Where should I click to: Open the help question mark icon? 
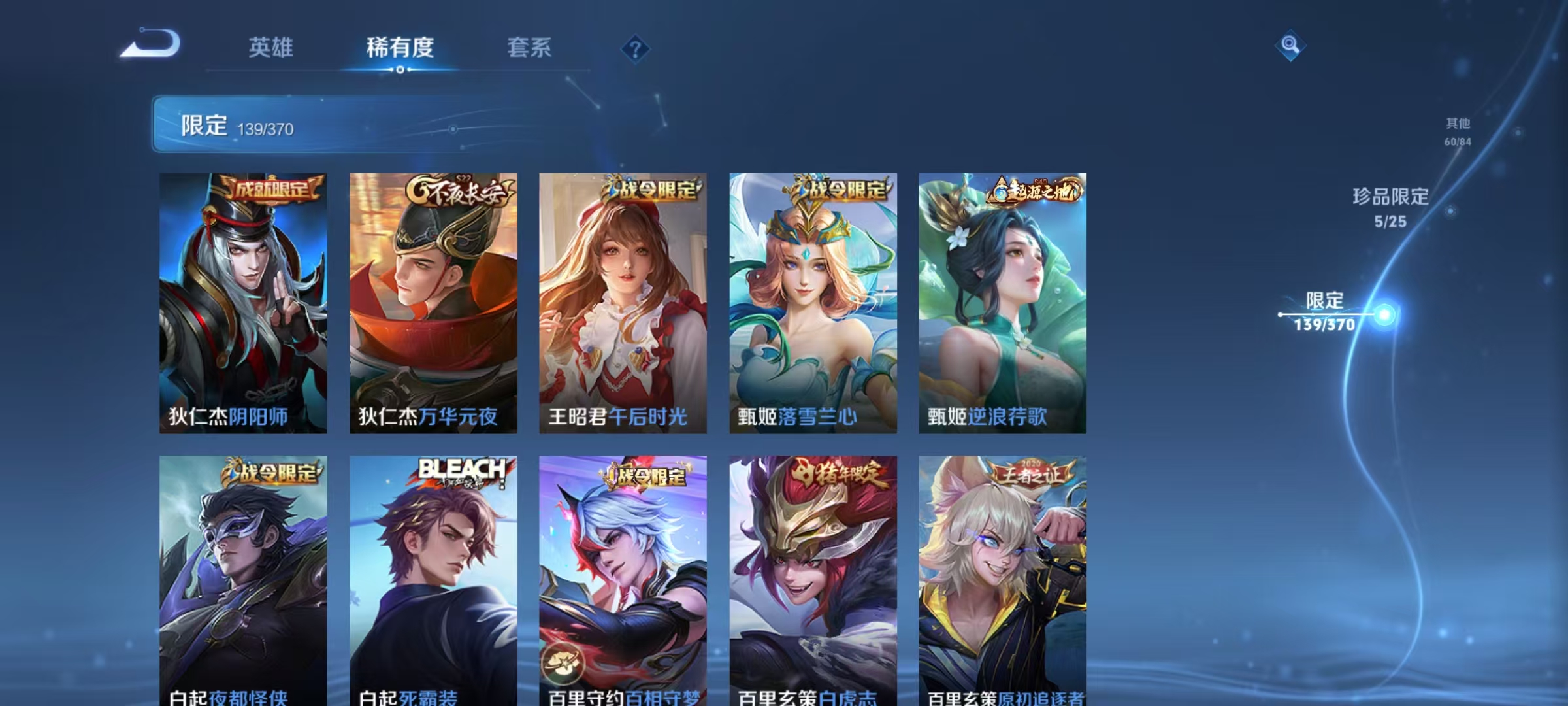(x=635, y=50)
